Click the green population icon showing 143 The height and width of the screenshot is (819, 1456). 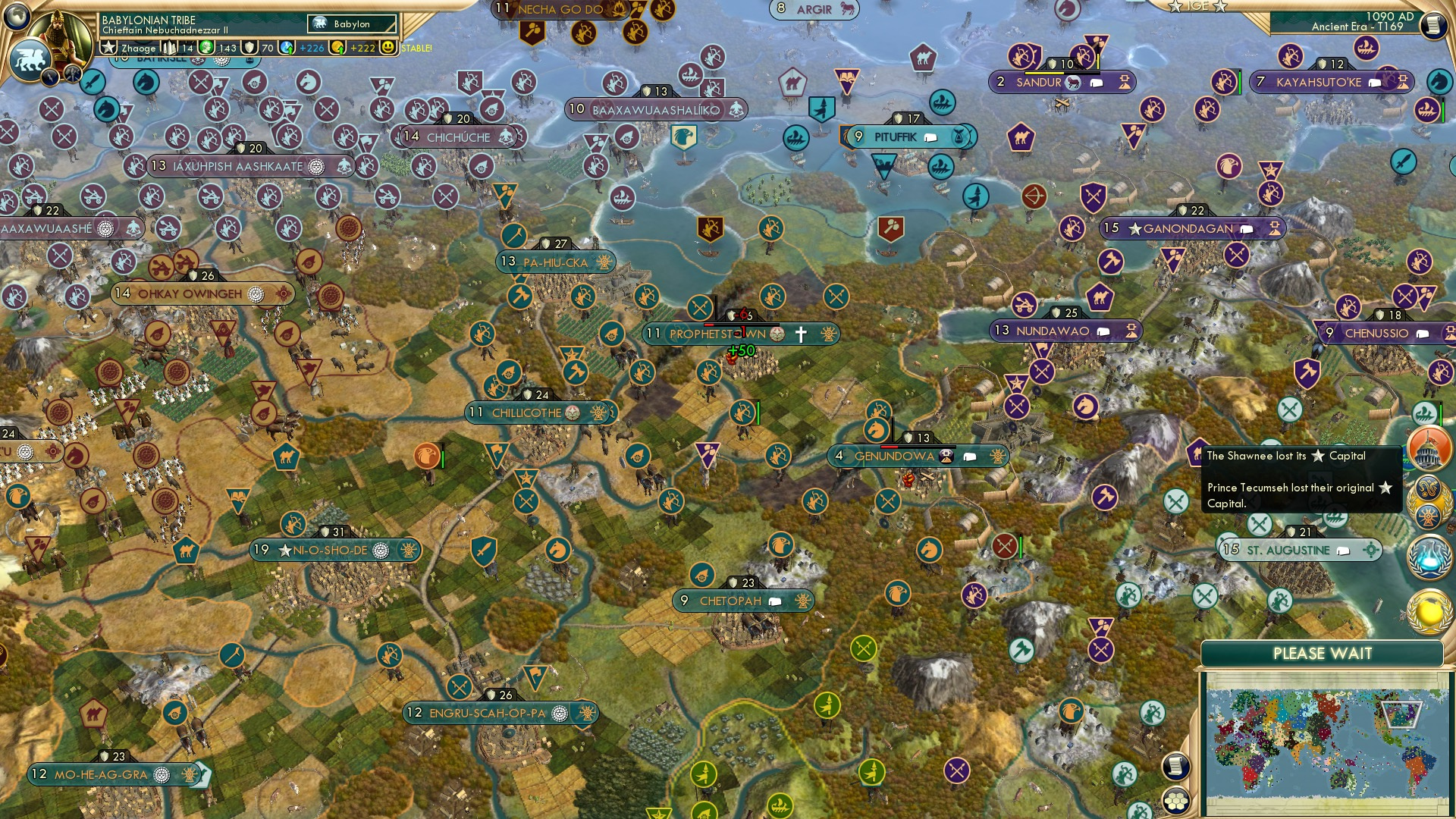(206, 46)
